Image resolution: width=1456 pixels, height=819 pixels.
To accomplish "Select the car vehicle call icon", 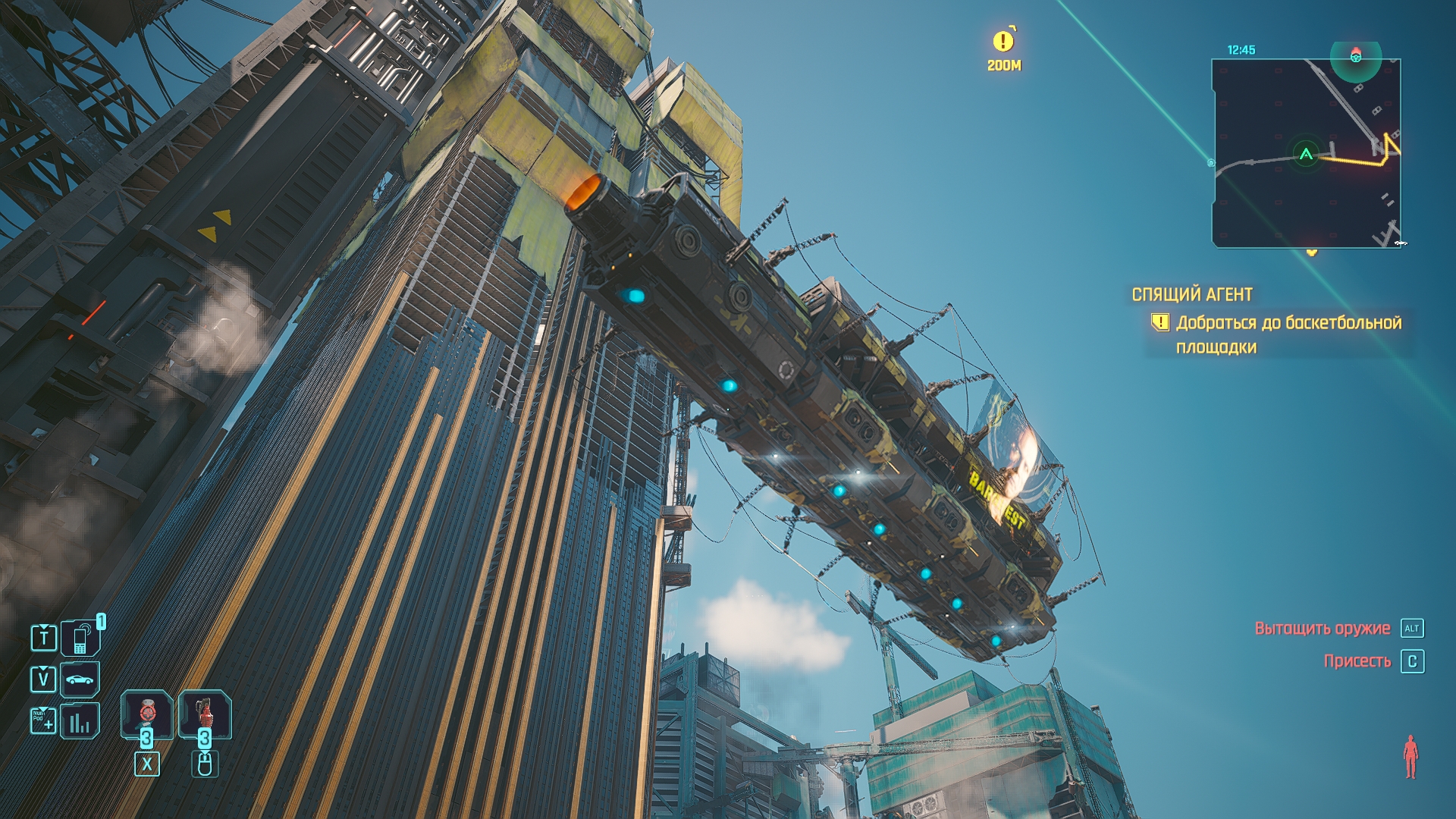I will 80,679.
